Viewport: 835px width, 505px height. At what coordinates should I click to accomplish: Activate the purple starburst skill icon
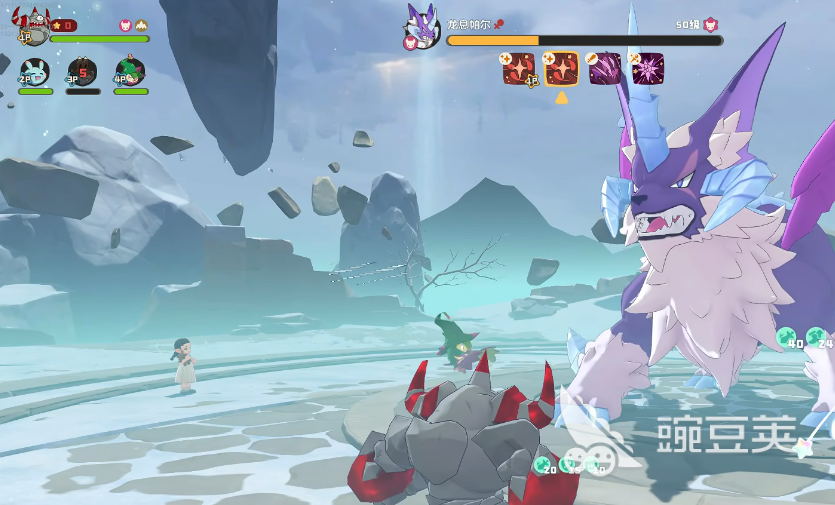647,68
